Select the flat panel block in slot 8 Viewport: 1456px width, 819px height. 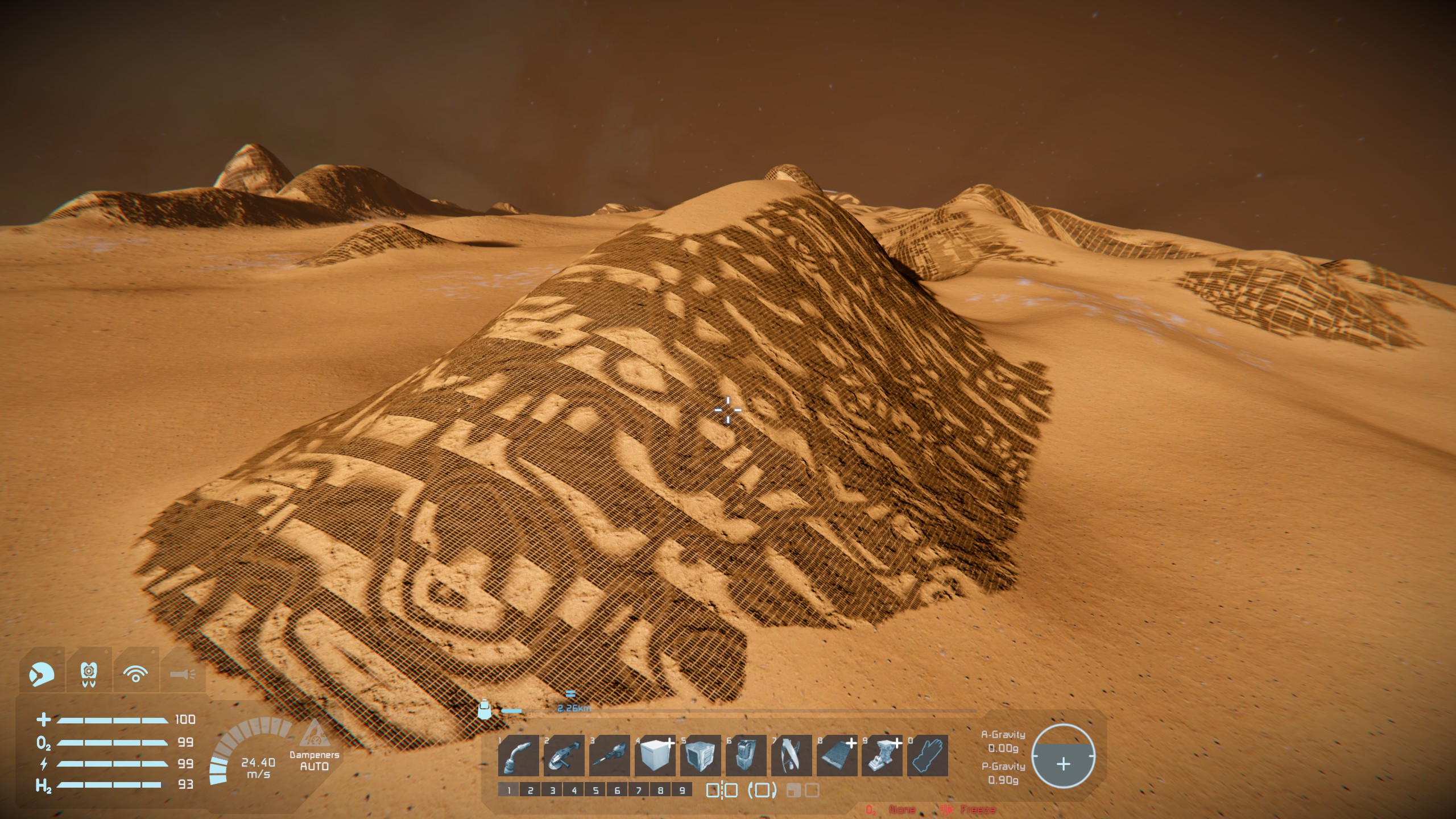coord(837,756)
